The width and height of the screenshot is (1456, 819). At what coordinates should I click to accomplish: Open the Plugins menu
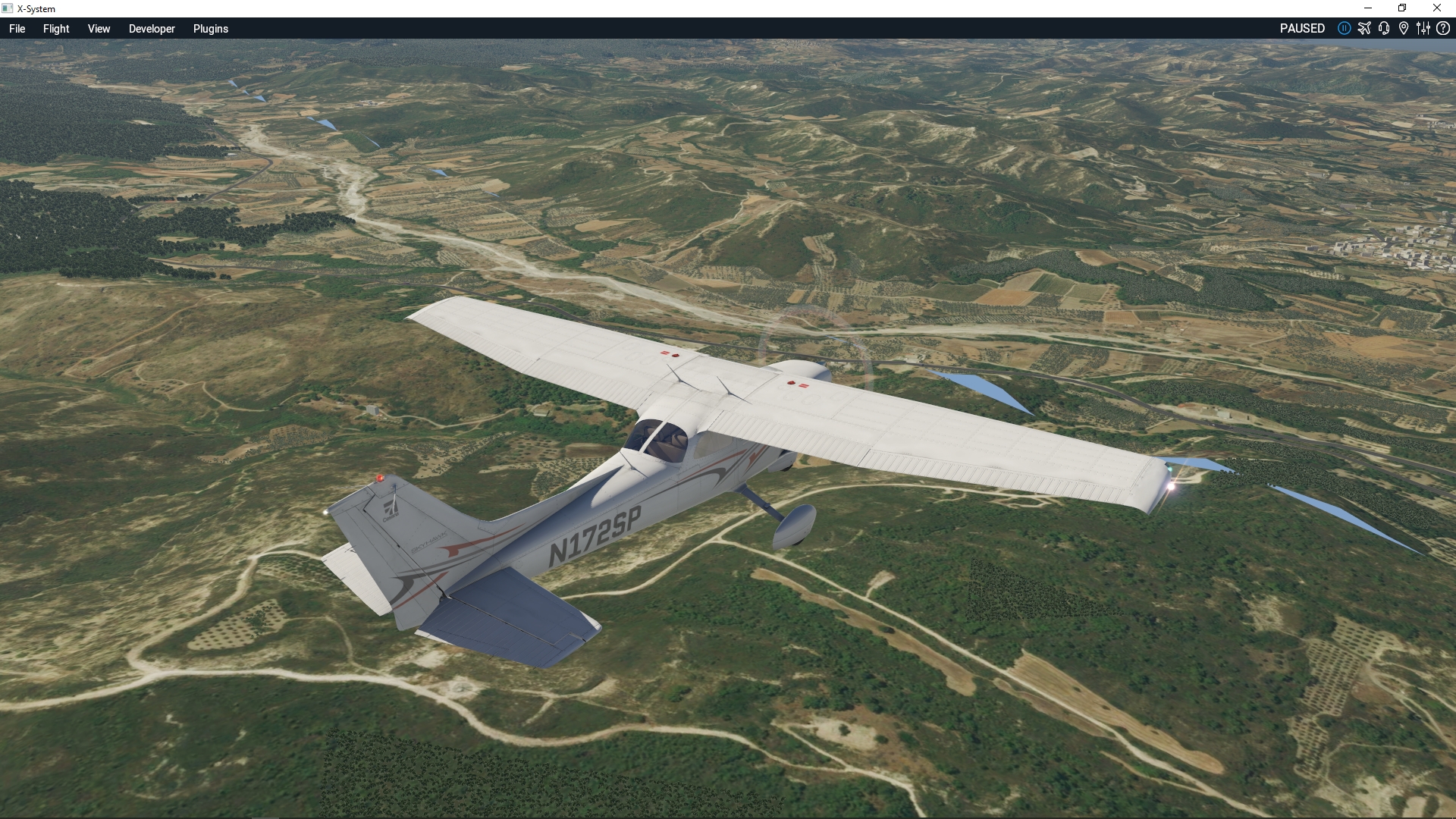click(x=210, y=29)
